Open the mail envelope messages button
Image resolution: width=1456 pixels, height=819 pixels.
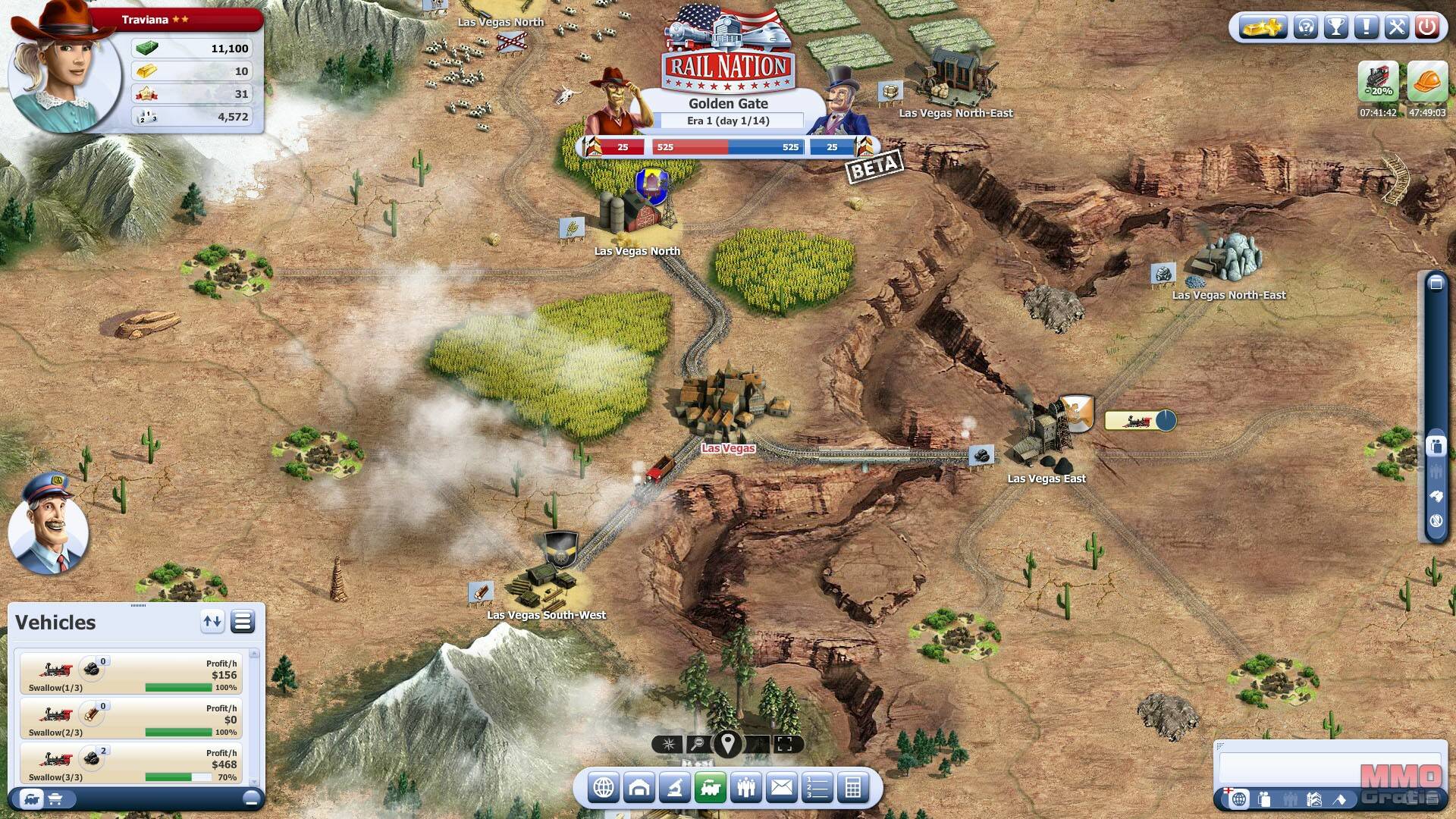pyautogui.click(x=782, y=788)
